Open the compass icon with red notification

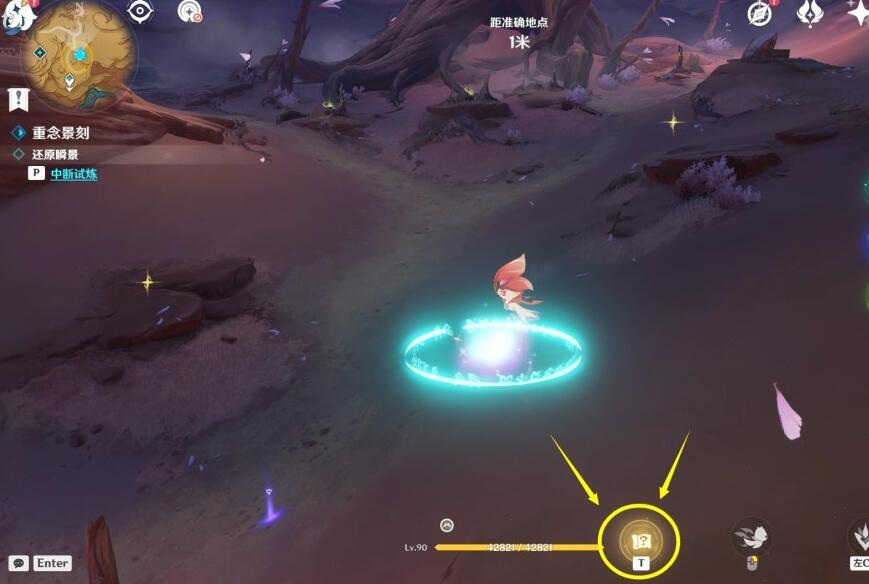click(760, 13)
